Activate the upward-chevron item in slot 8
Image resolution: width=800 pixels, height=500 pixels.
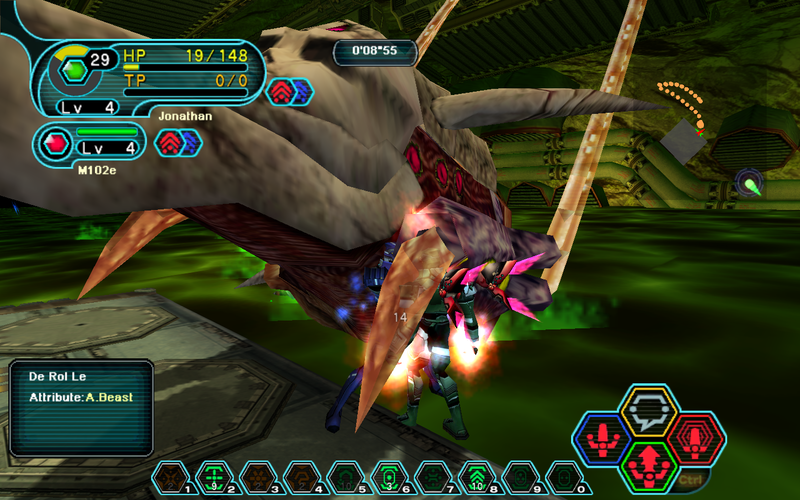click(475, 477)
